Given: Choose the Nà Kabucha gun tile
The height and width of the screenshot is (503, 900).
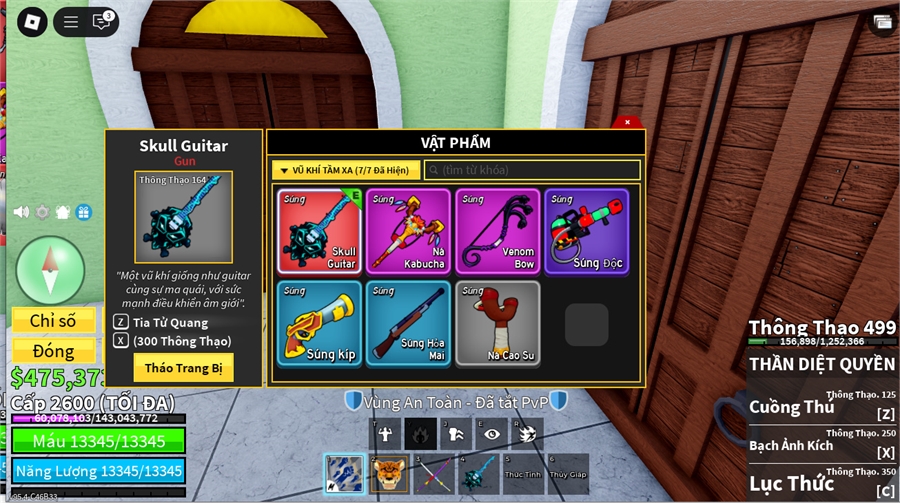Looking at the screenshot, I should pyautogui.click(x=408, y=231).
